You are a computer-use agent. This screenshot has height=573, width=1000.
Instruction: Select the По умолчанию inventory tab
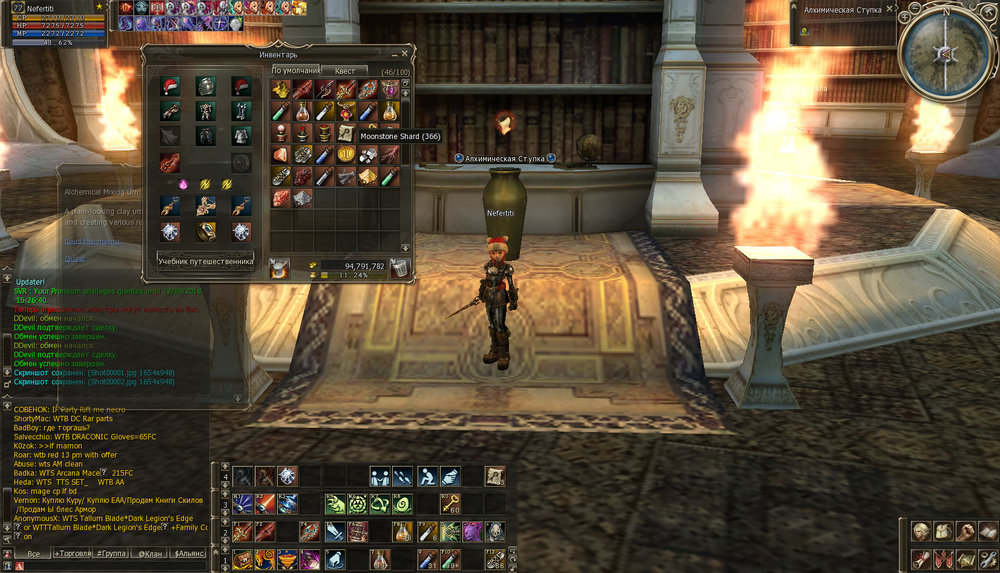point(296,71)
